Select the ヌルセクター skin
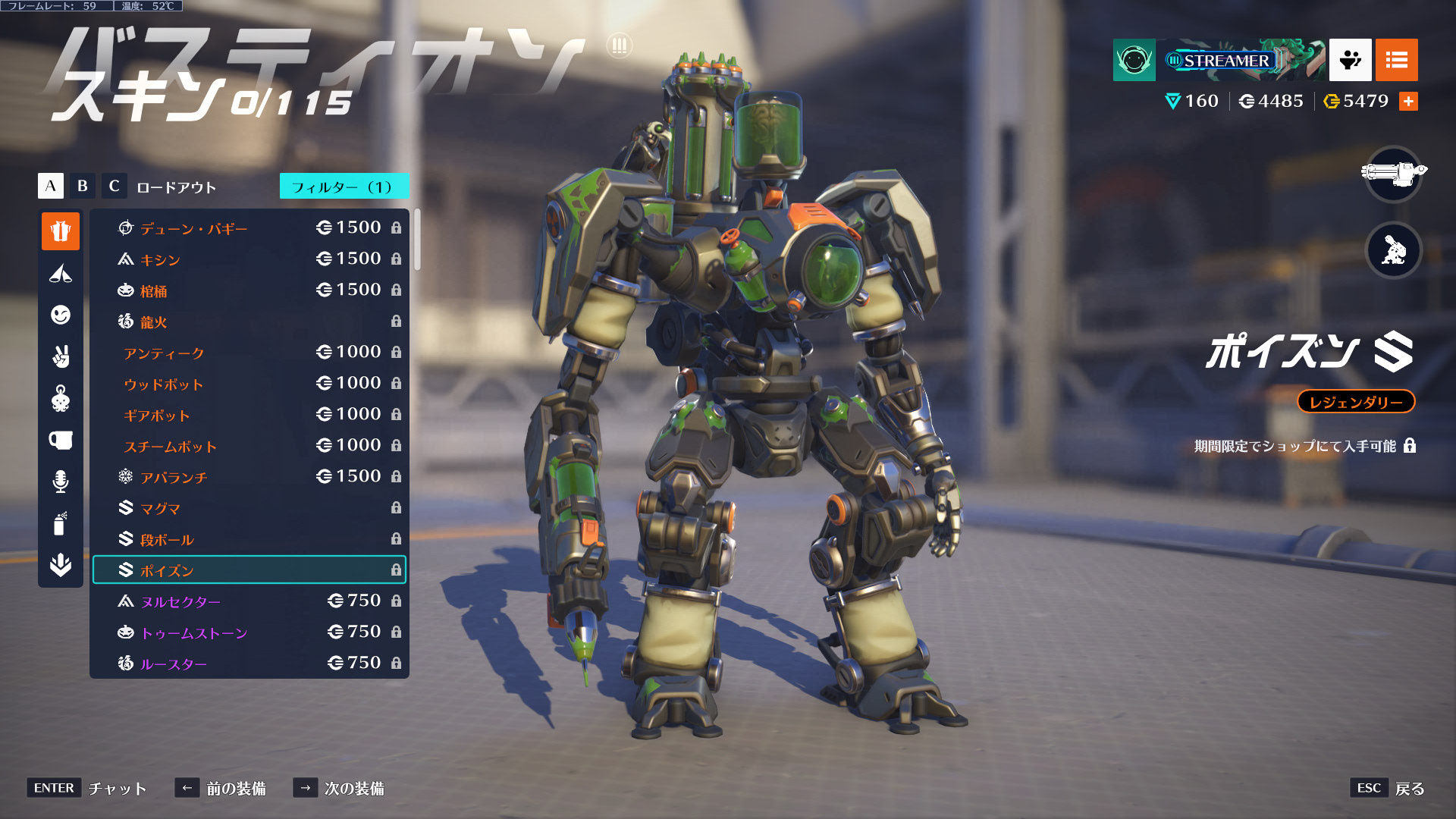 coord(249,601)
